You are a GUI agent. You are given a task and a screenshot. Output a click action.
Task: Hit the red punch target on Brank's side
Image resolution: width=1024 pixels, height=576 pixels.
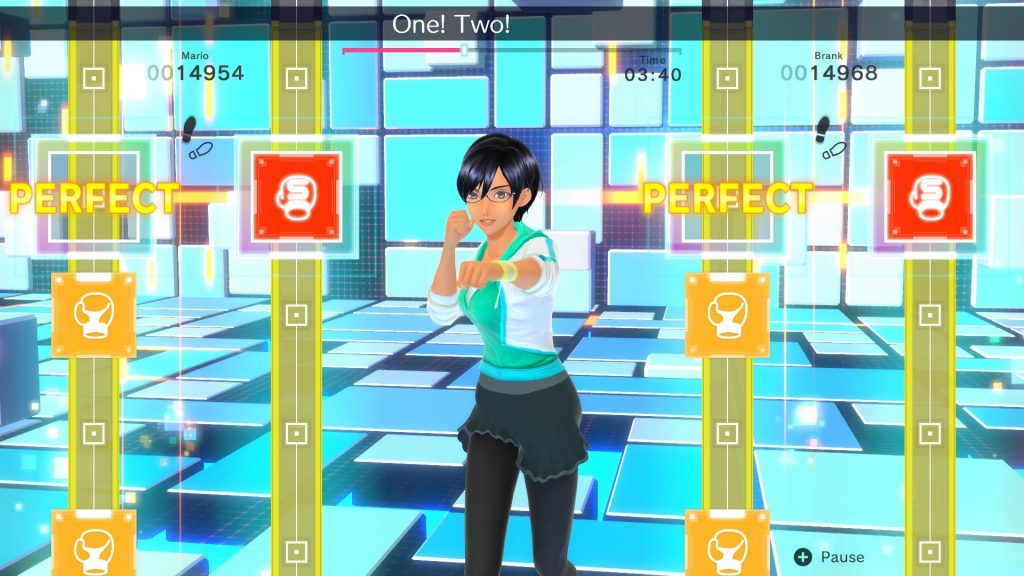[x=930, y=196]
